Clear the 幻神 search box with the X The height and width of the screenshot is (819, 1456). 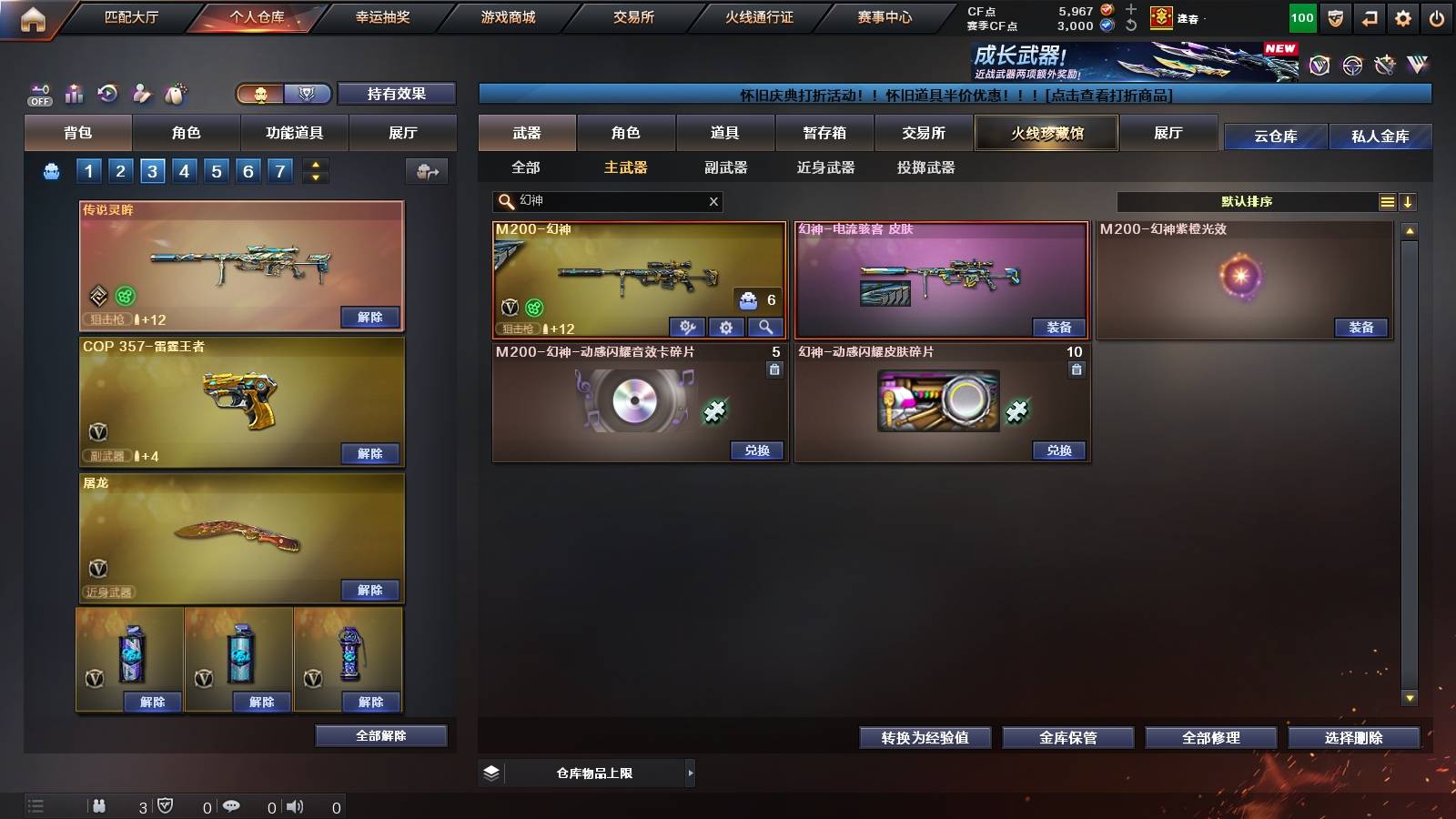click(x=715, y=202)
